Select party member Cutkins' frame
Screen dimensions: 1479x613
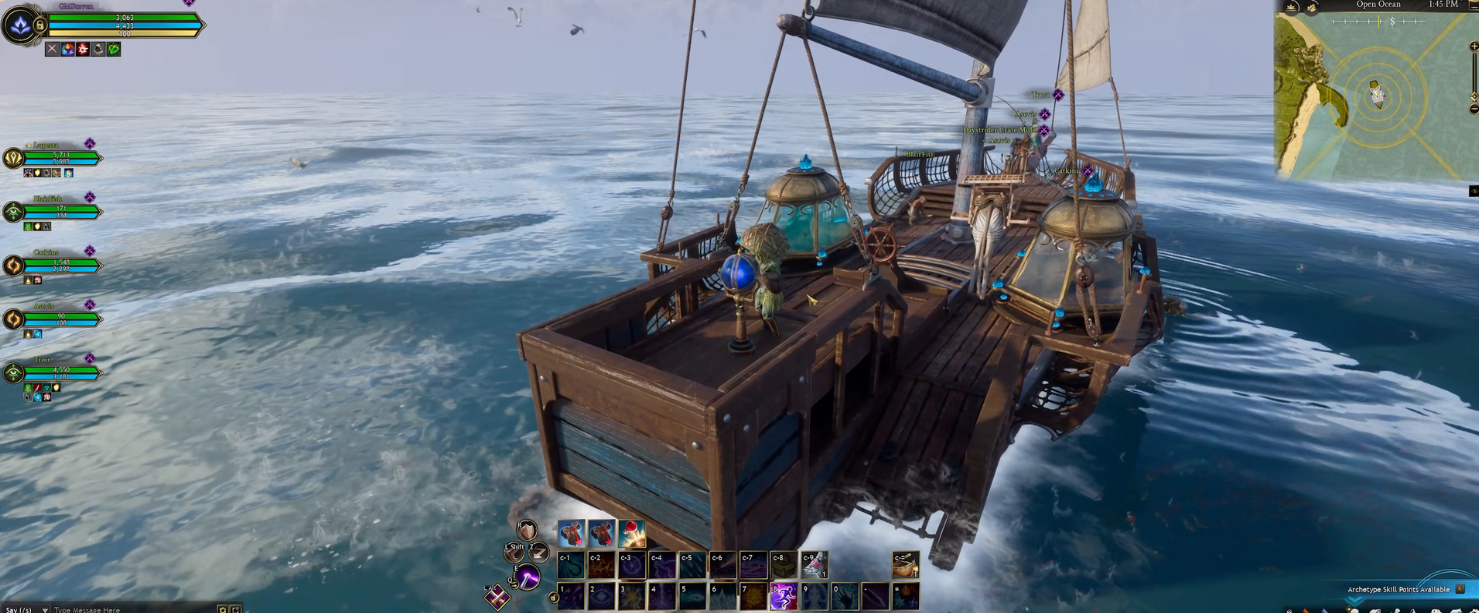coord(55,265)
